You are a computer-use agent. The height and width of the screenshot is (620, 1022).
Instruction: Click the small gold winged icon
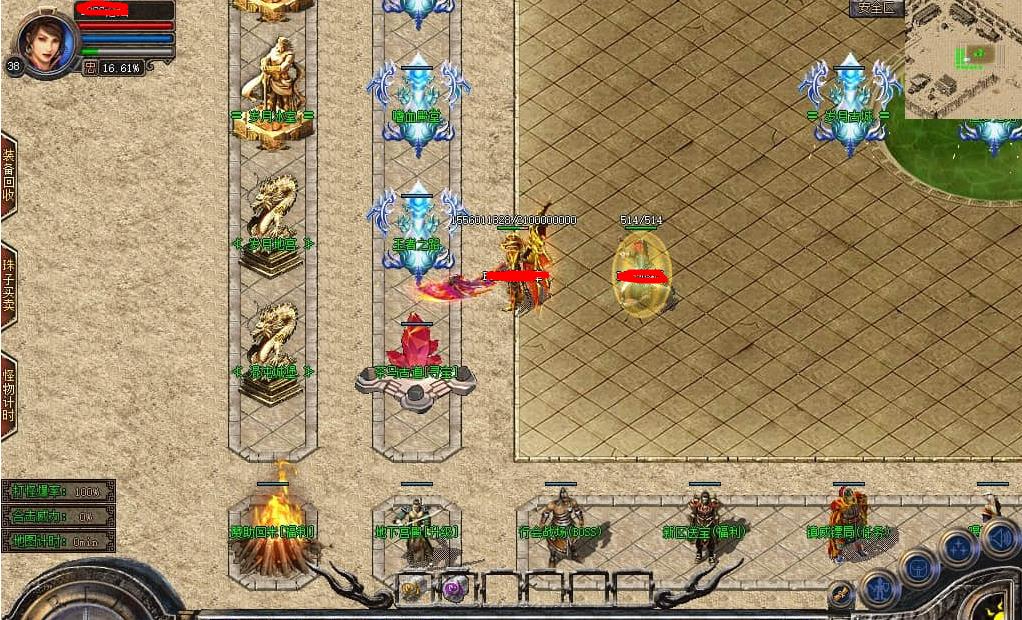point(841,593)
